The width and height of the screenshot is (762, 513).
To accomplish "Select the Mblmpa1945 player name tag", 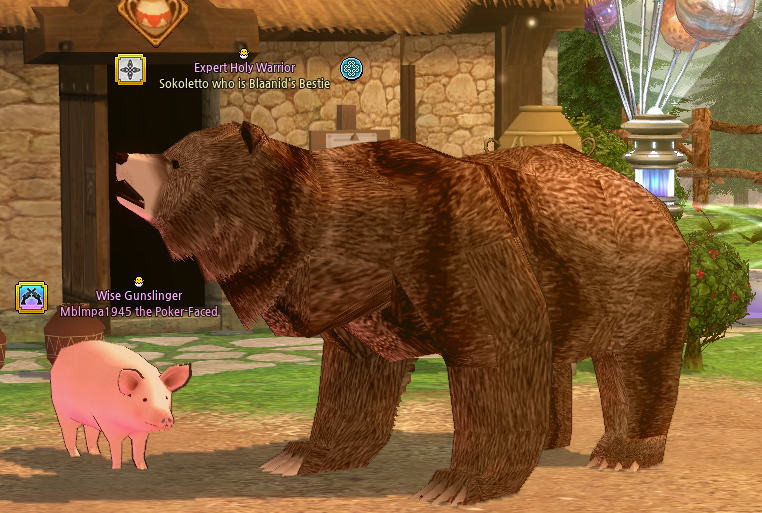I will point(139,311).
